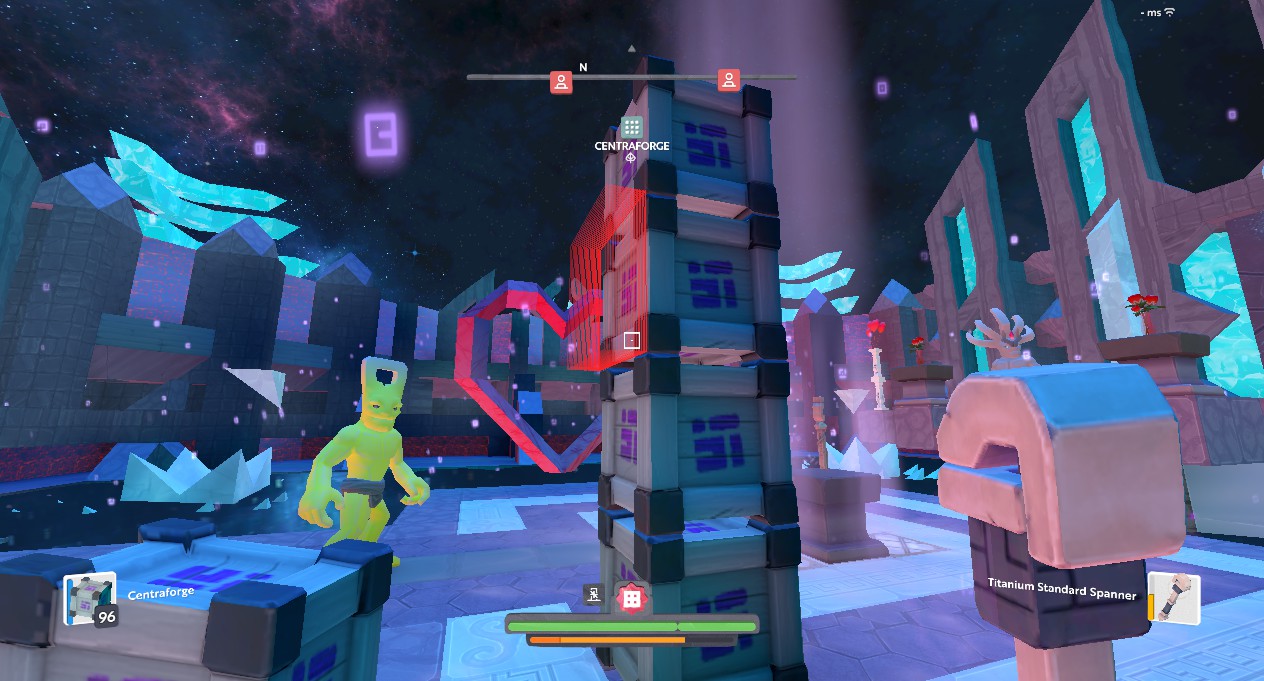Click the red player marker beside the N
1264x681 pixels.
(561, 82)
